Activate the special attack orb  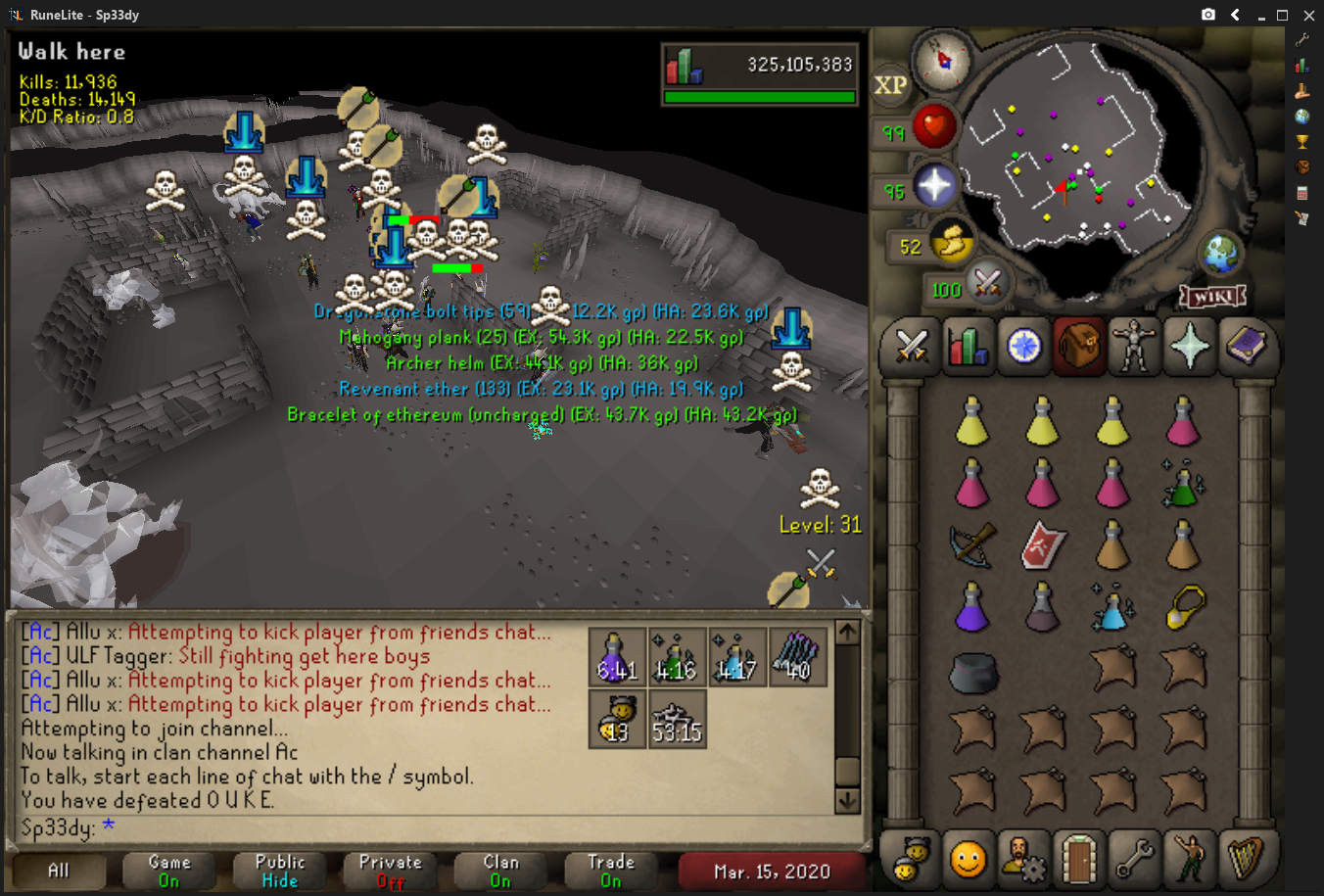[x=987, y=285]
